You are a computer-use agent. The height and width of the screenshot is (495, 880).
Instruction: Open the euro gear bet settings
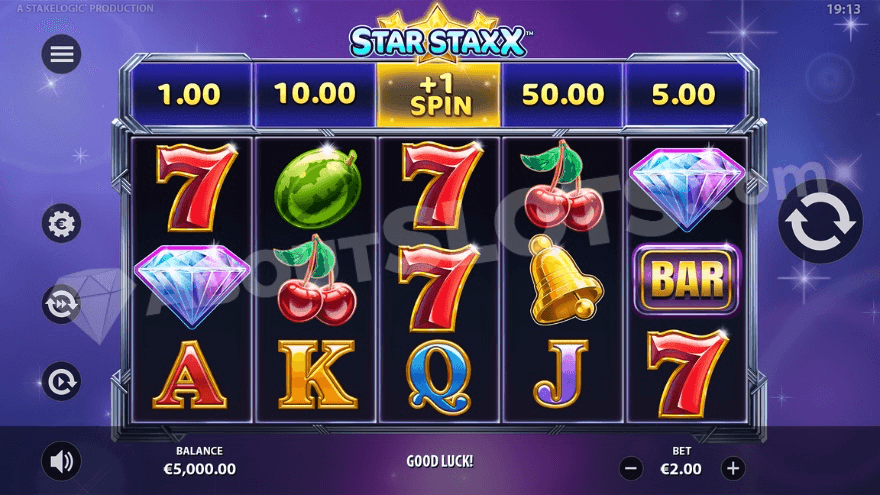click(x=61, y=222)
